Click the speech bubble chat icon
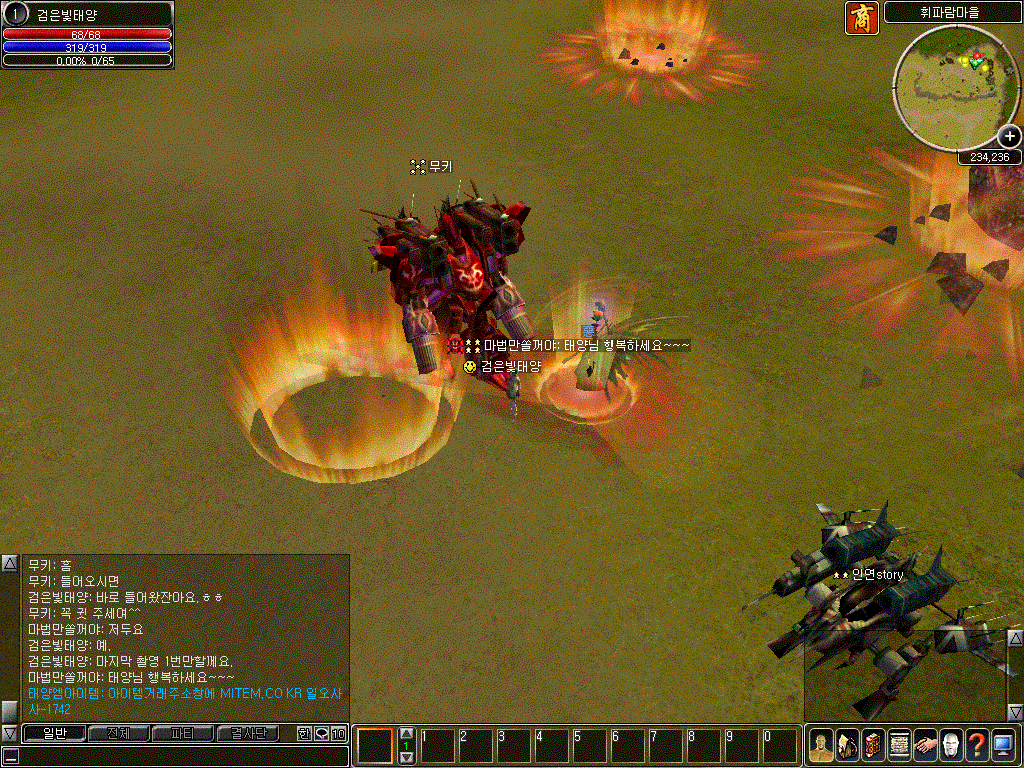The image size is (1024, 768). click(x=321, y=733)
